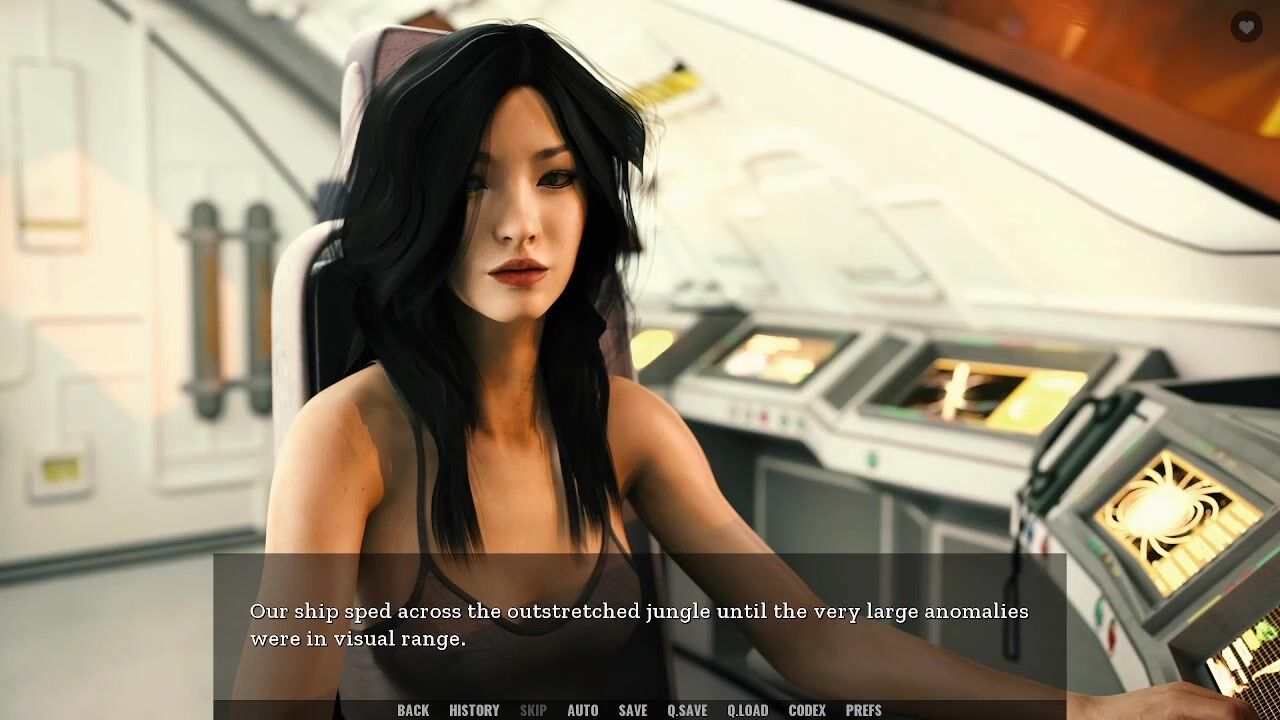This screenshot has height=720, width=1280.
Task: Quick load with Q.LOAD
Action: point(747,710)
